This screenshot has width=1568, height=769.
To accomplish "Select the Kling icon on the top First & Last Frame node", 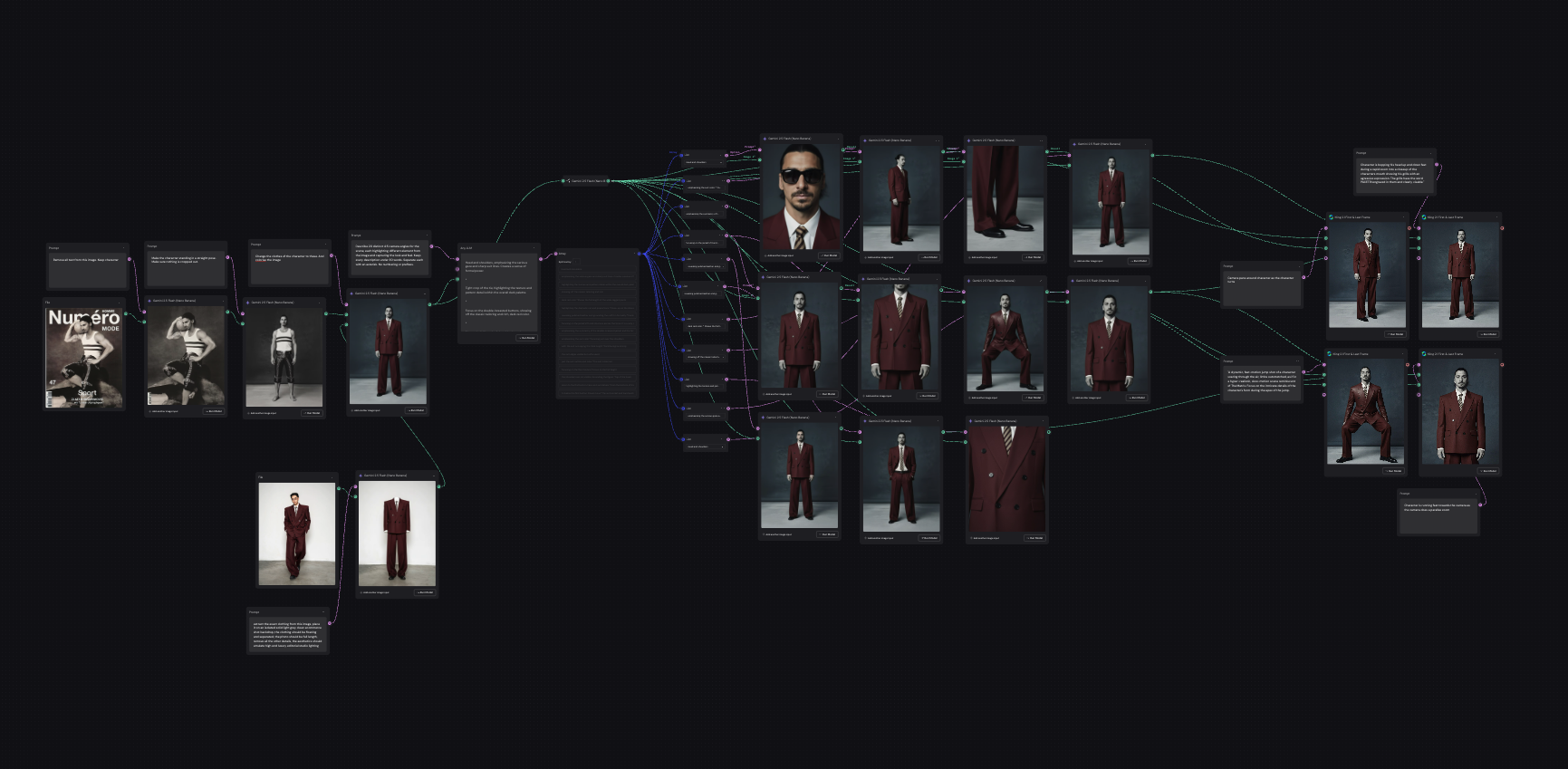I will pos(1332,217).
